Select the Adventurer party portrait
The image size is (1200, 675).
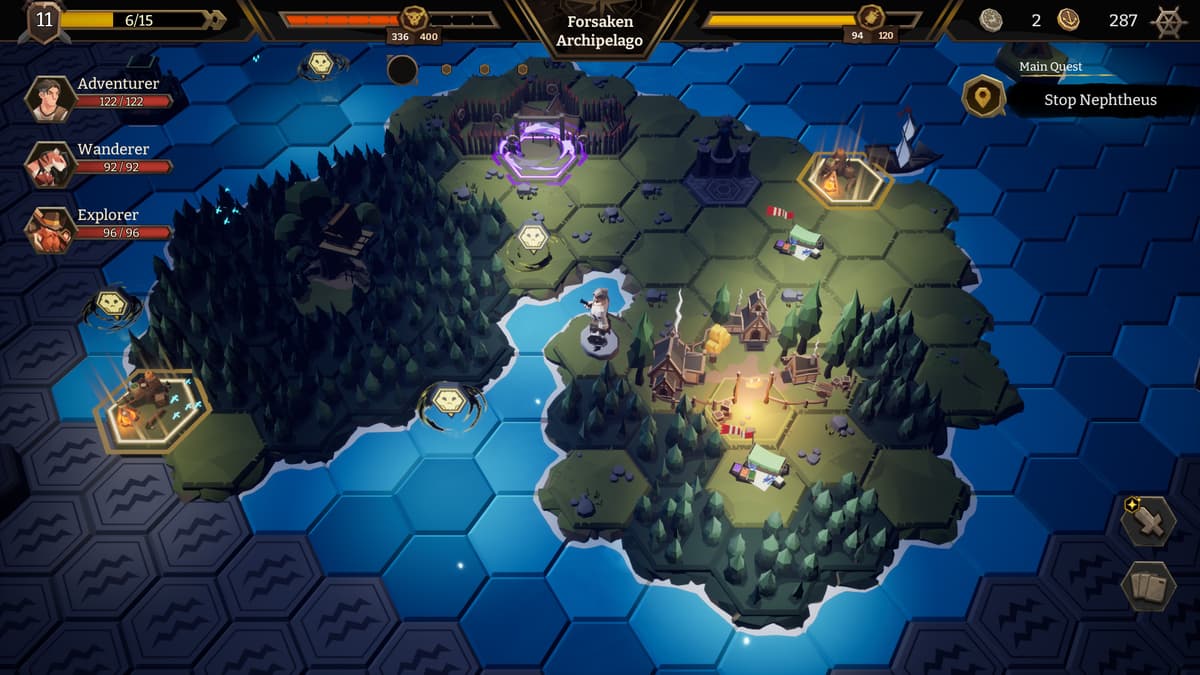[50, 97]
